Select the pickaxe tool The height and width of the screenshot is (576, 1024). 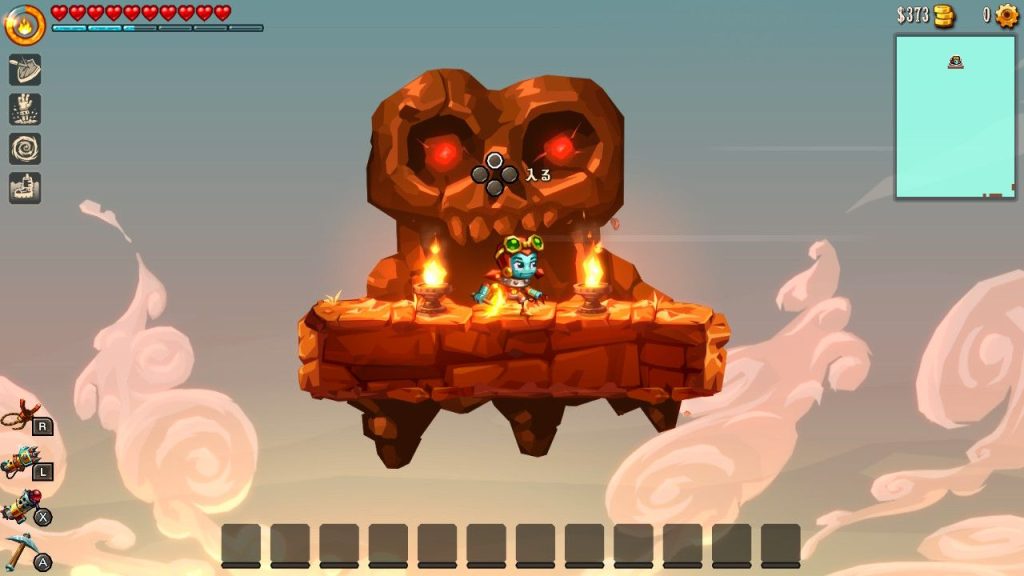pos(20,551)
